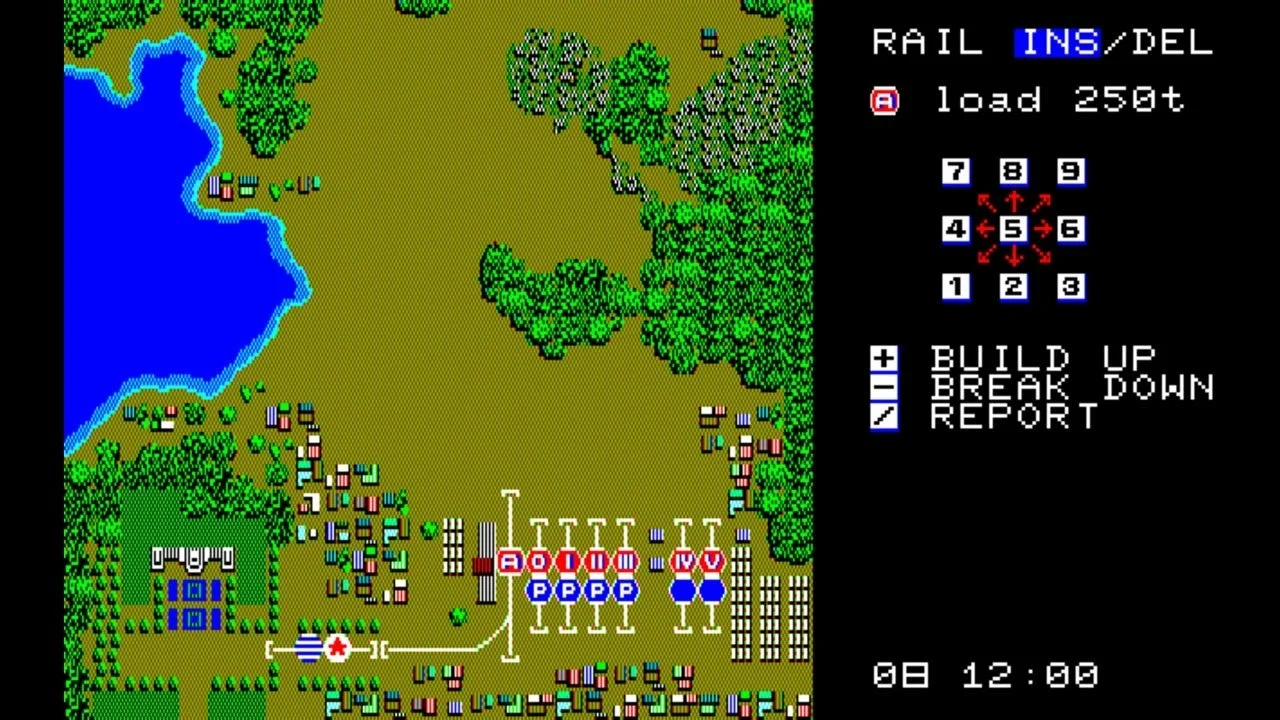The height and width of the screenshot is (720, 1280).
Task: Click the station V marker on the right
Action: [710, 562]
